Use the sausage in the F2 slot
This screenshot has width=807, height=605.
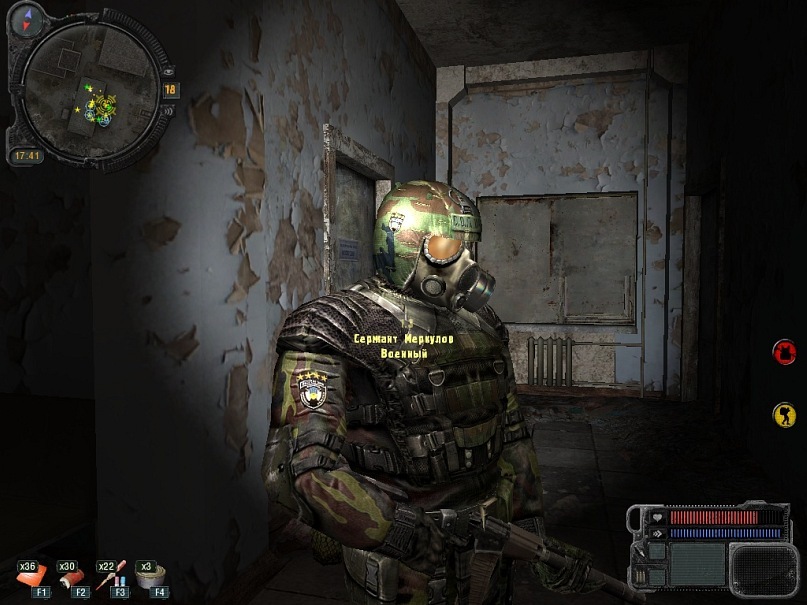pyautogui.click(x=70, y=577)
